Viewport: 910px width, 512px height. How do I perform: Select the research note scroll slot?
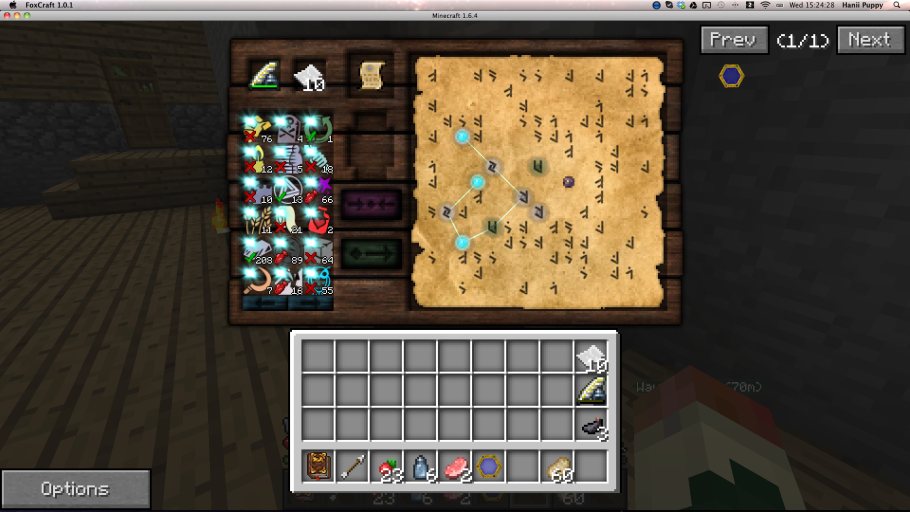tap(371, 75)
